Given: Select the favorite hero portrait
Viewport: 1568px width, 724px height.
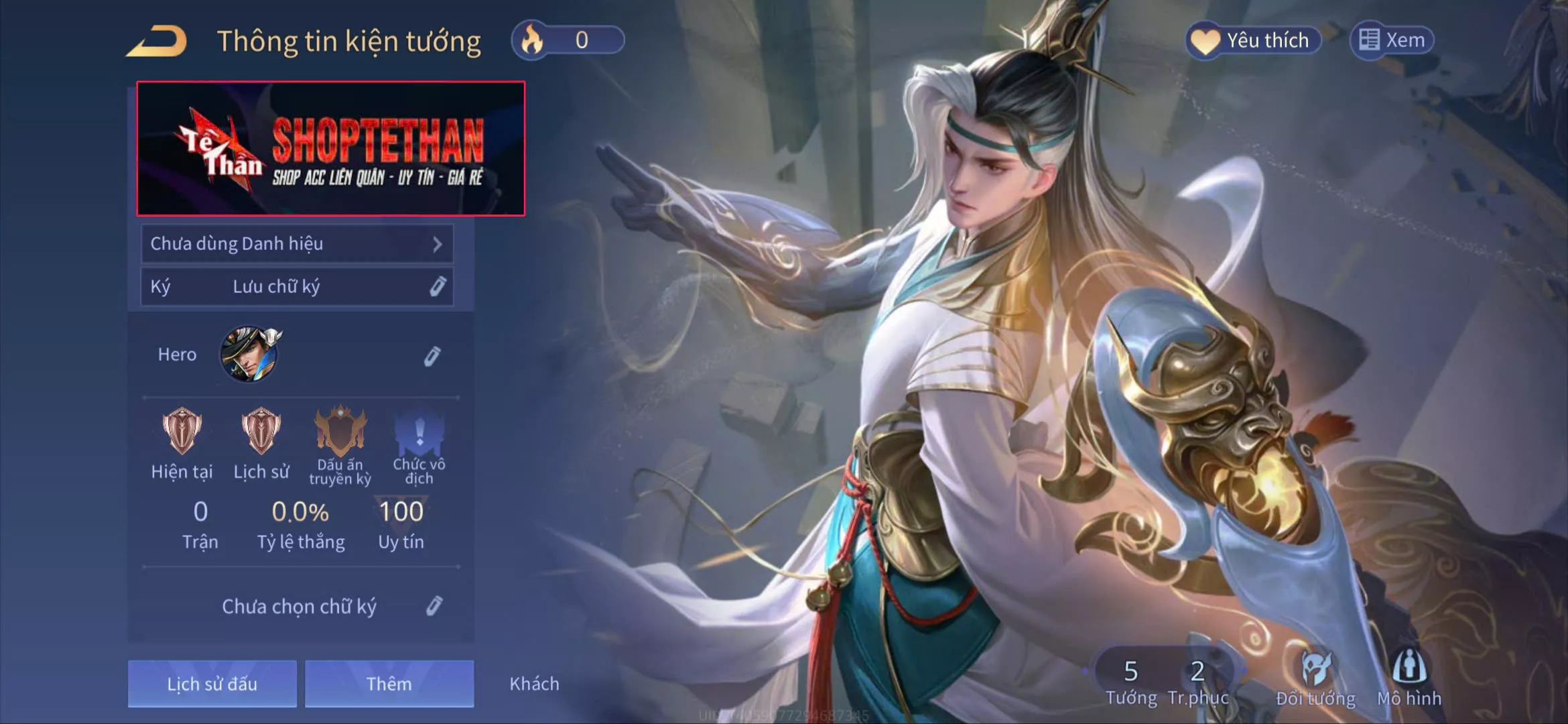Looking at the screenshot, I should 250,354.
